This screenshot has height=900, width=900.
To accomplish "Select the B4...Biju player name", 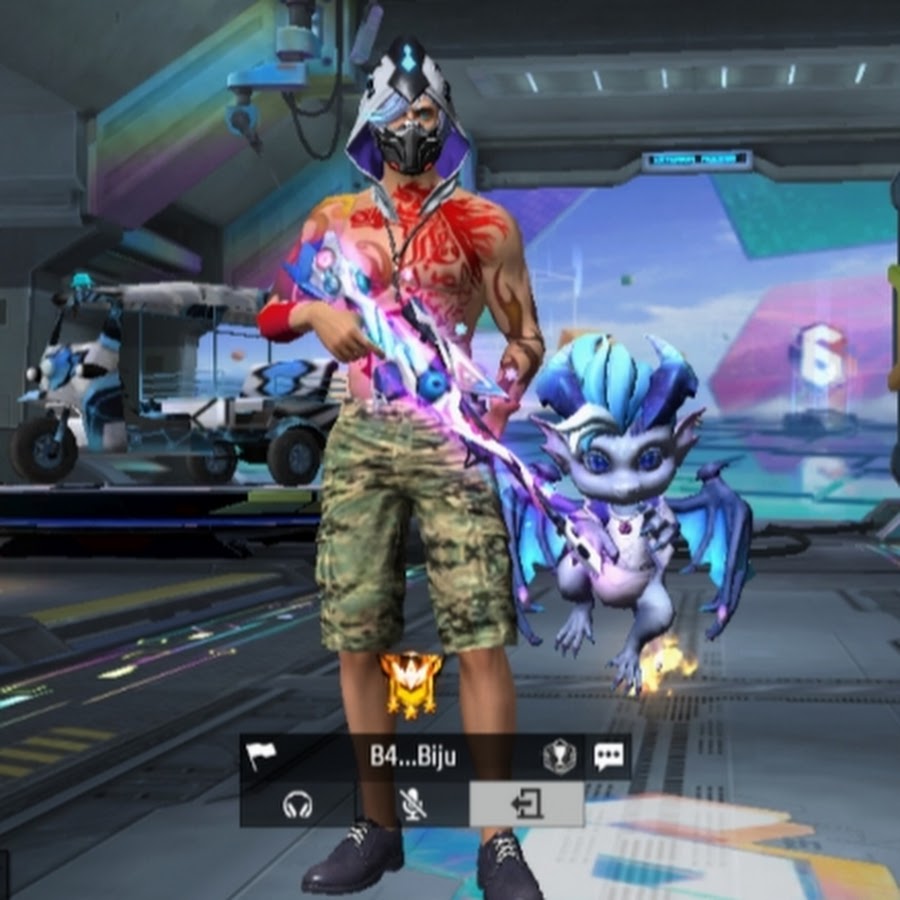I will (413, 756).
